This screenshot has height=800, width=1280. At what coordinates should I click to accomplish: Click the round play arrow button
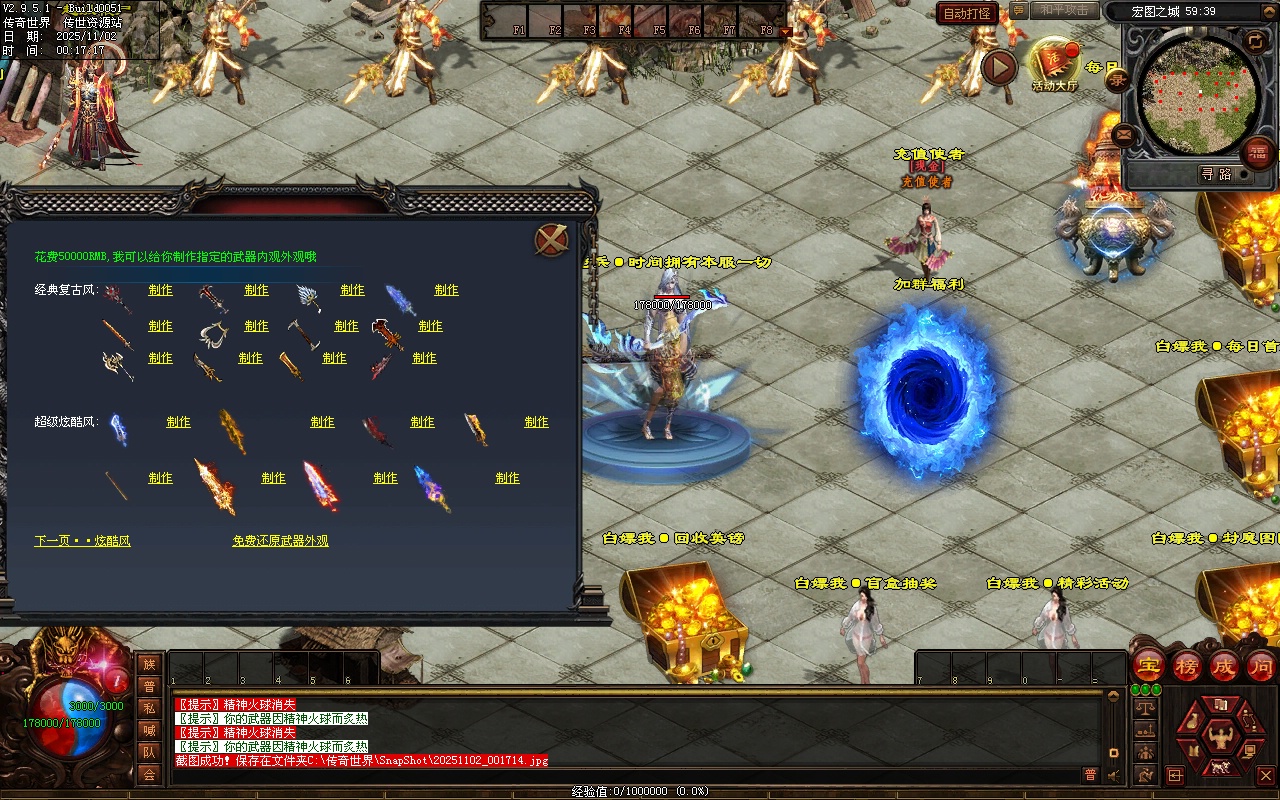pos(998,67)
